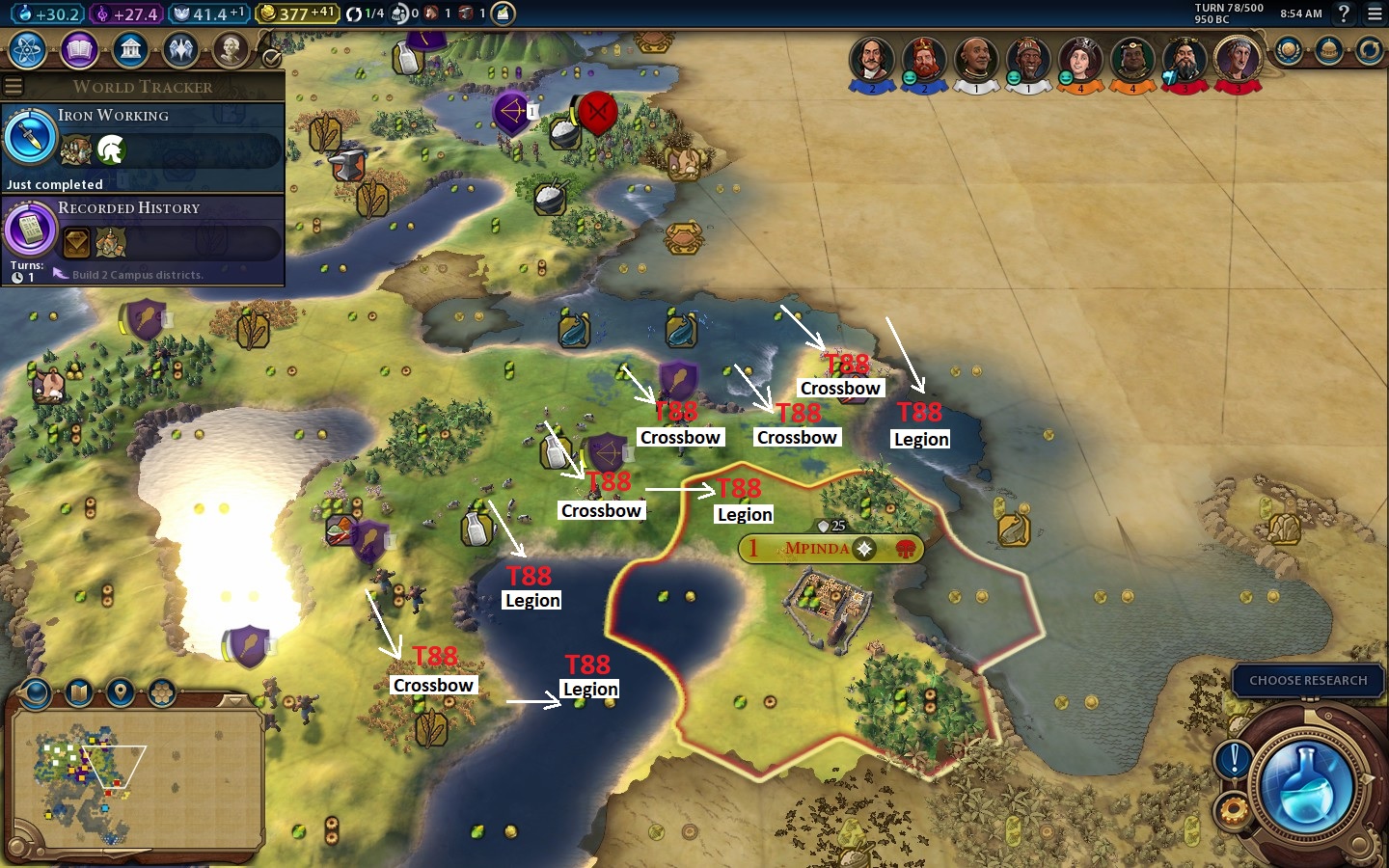This screenshot has height=868, width=1389.
Task: Open the City-States dome icon
Action: tap(1329, 50)
